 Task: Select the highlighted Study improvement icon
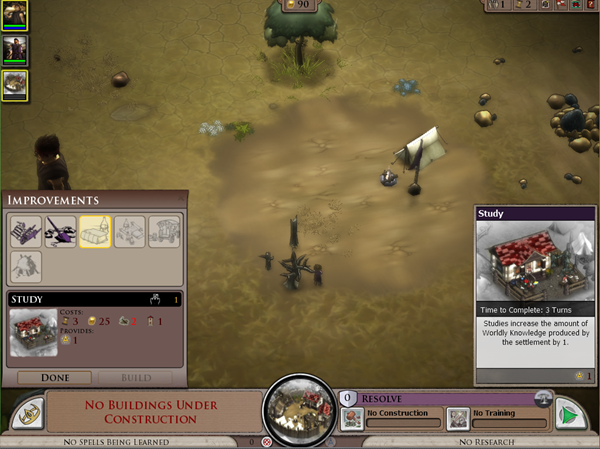(95, 232)
